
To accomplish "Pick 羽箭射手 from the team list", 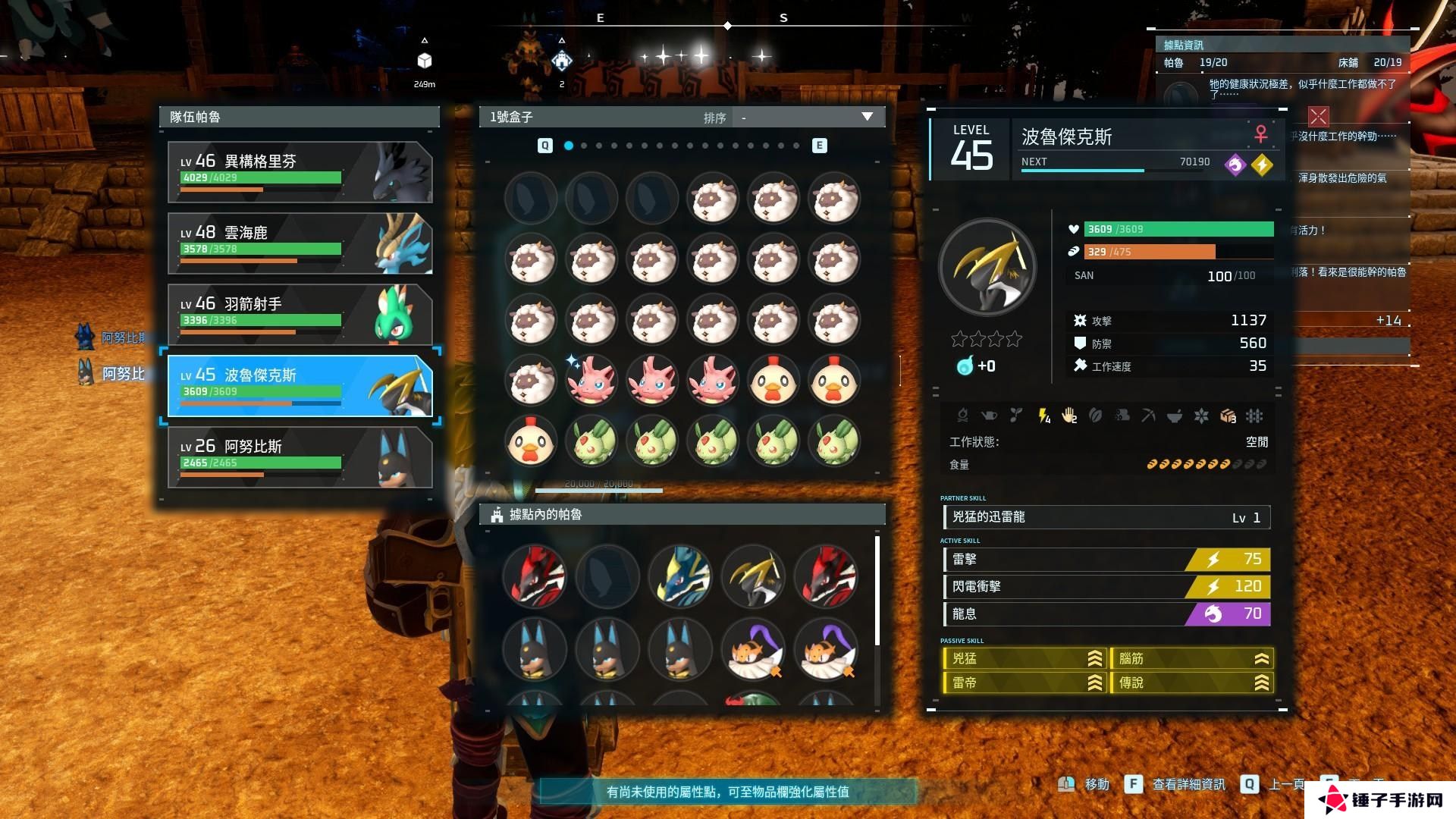I will [300, 315].
